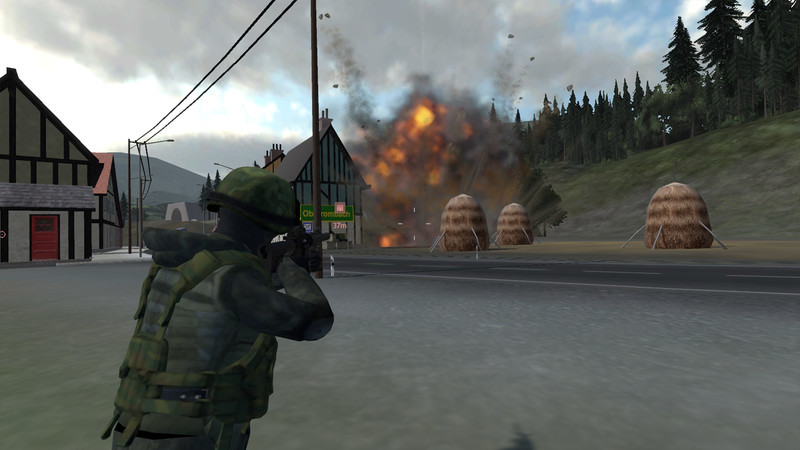The image size is (800, 450).
Task: Click the pink 37m objective waypoint marker
Action: [x=339, y=208]
